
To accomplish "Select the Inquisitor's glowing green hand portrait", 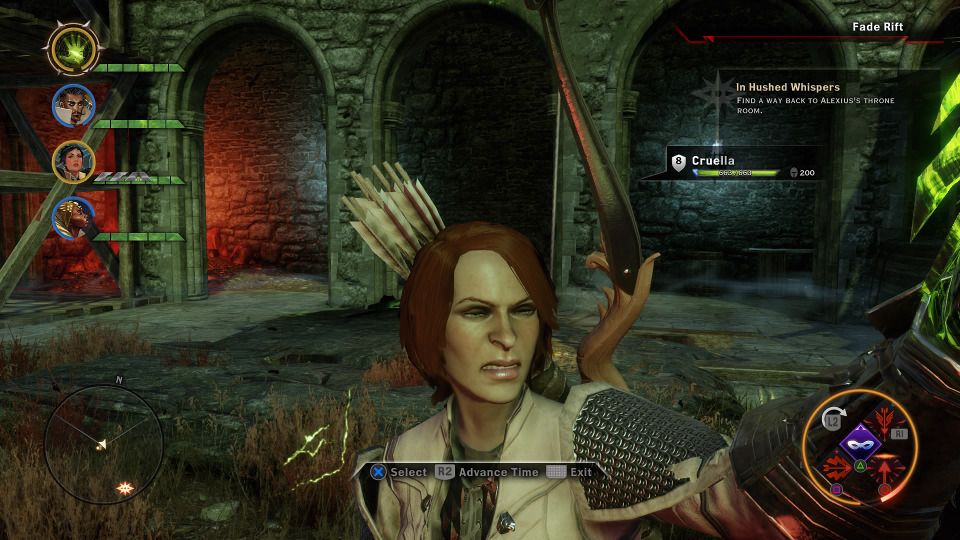I will coord(72,46).
